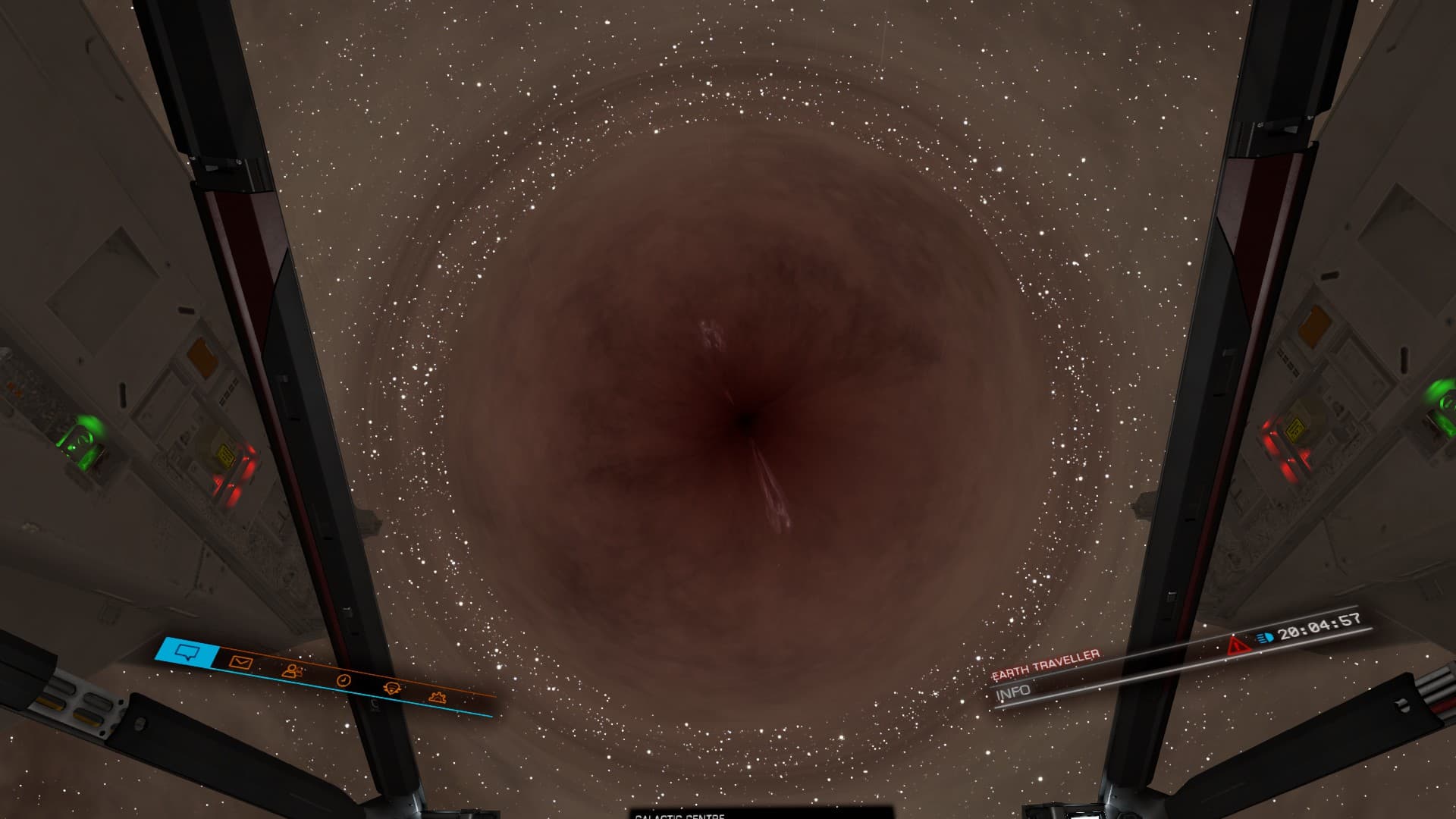Image resolution: width=1456 pixels, height=819 pixels.
Task: Open the envelope inbox tab
Action: click(x=240, y=662)
